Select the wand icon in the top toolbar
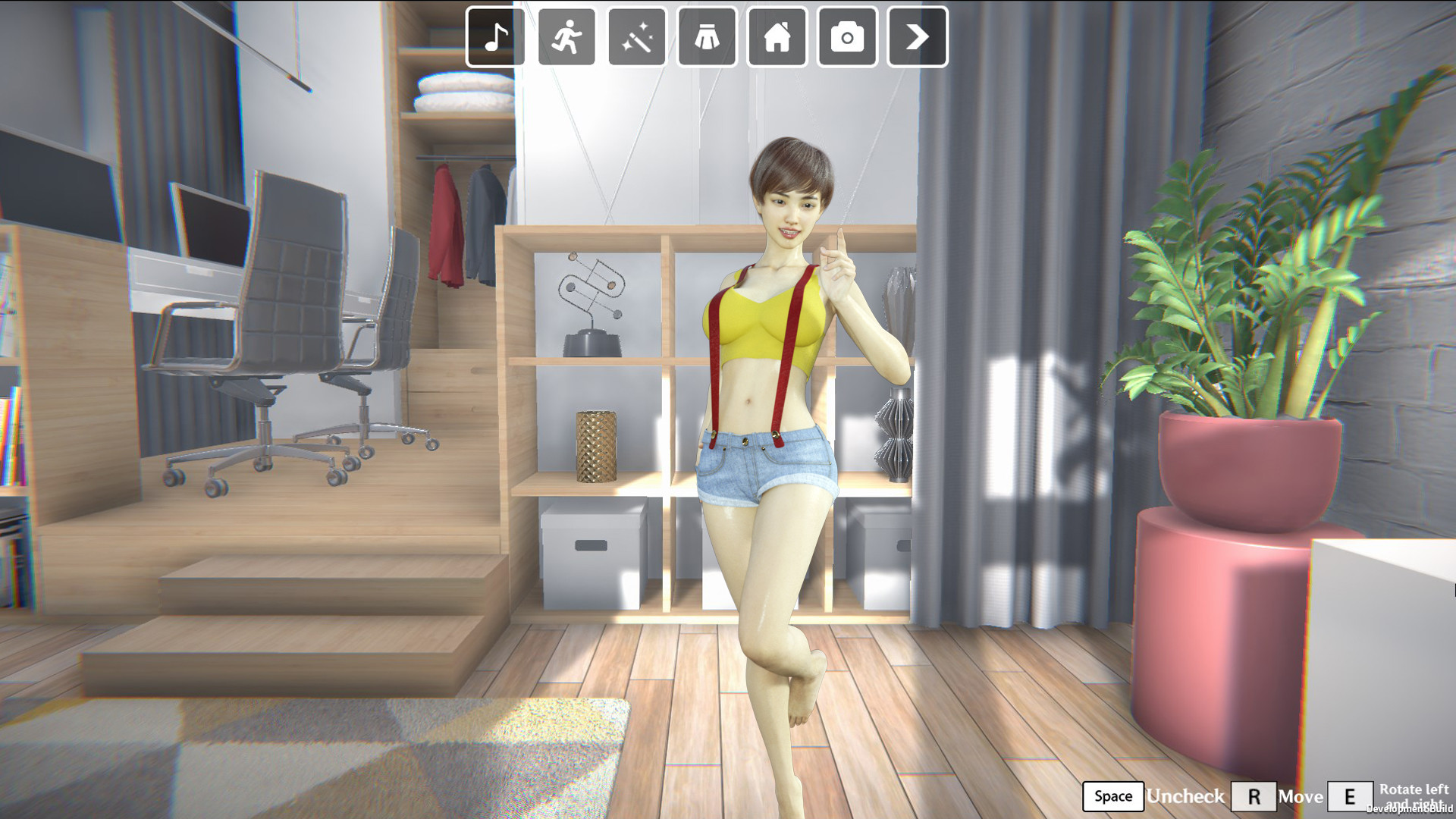The height and width of the screenshot is (819, 1456). click(x=637, y=38)
